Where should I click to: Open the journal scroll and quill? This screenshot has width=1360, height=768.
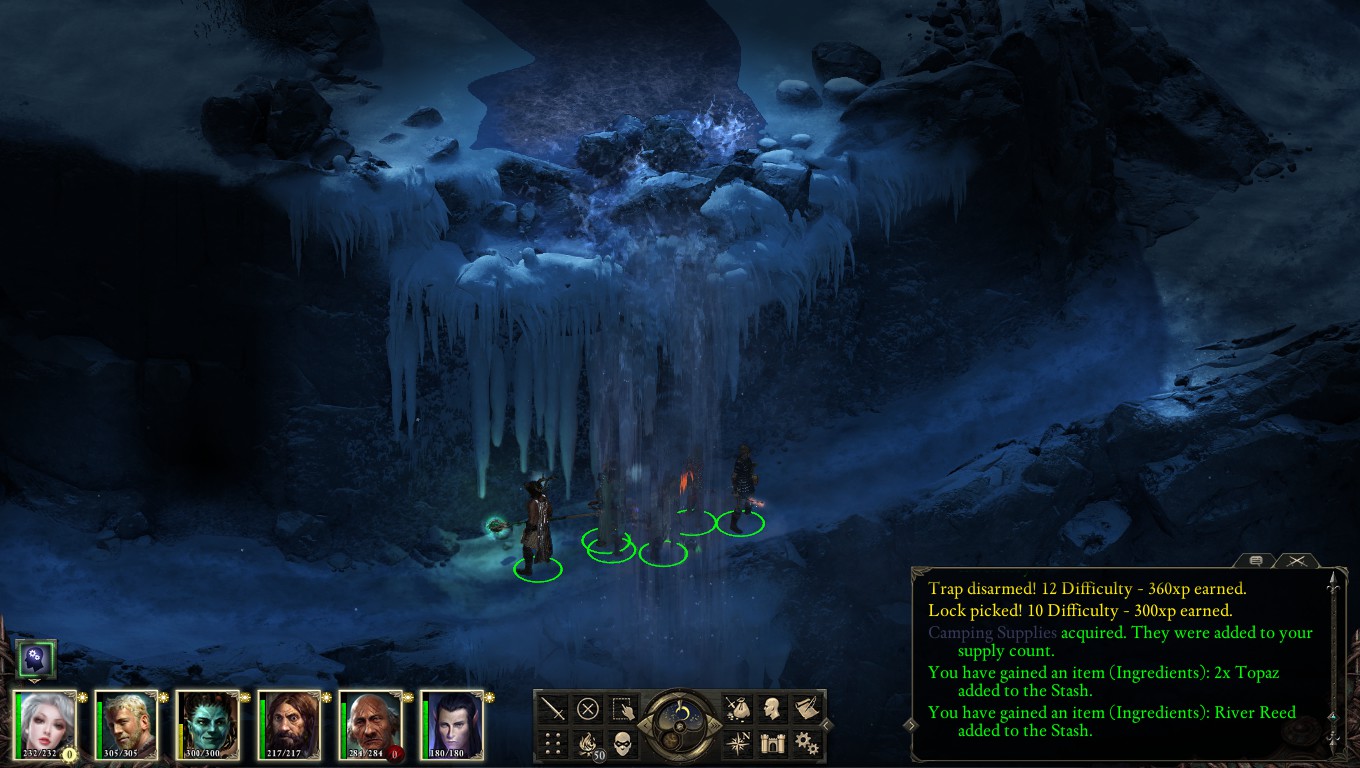(x=807, y=709)
